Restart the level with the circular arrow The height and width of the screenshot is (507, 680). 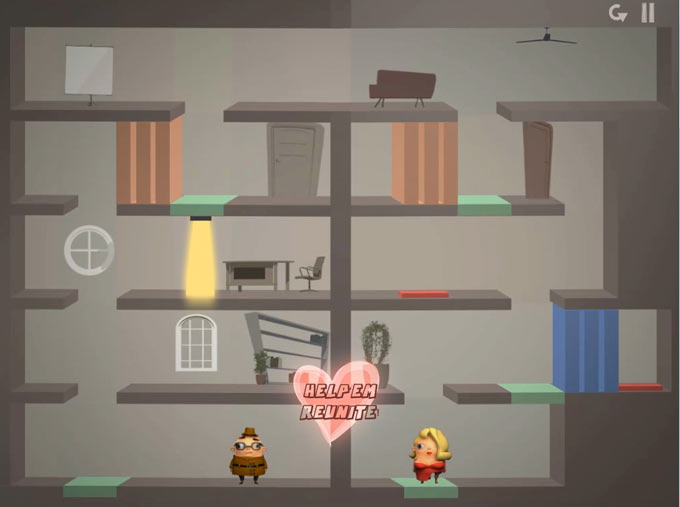point(618,13)
